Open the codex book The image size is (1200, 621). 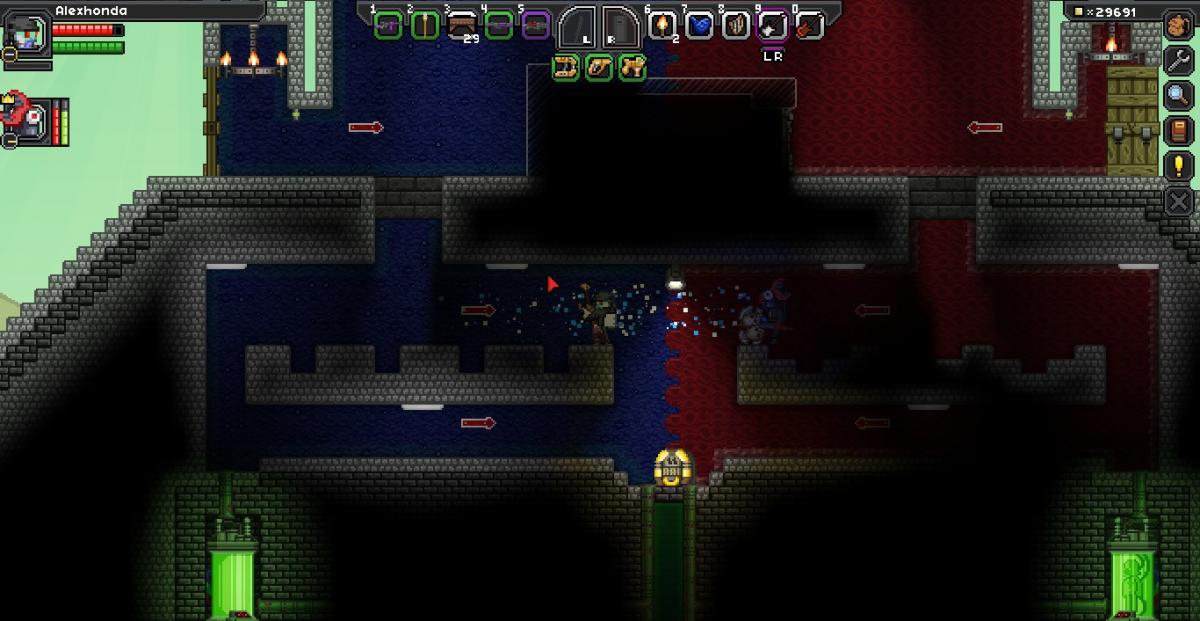[x=1178, y=129]
